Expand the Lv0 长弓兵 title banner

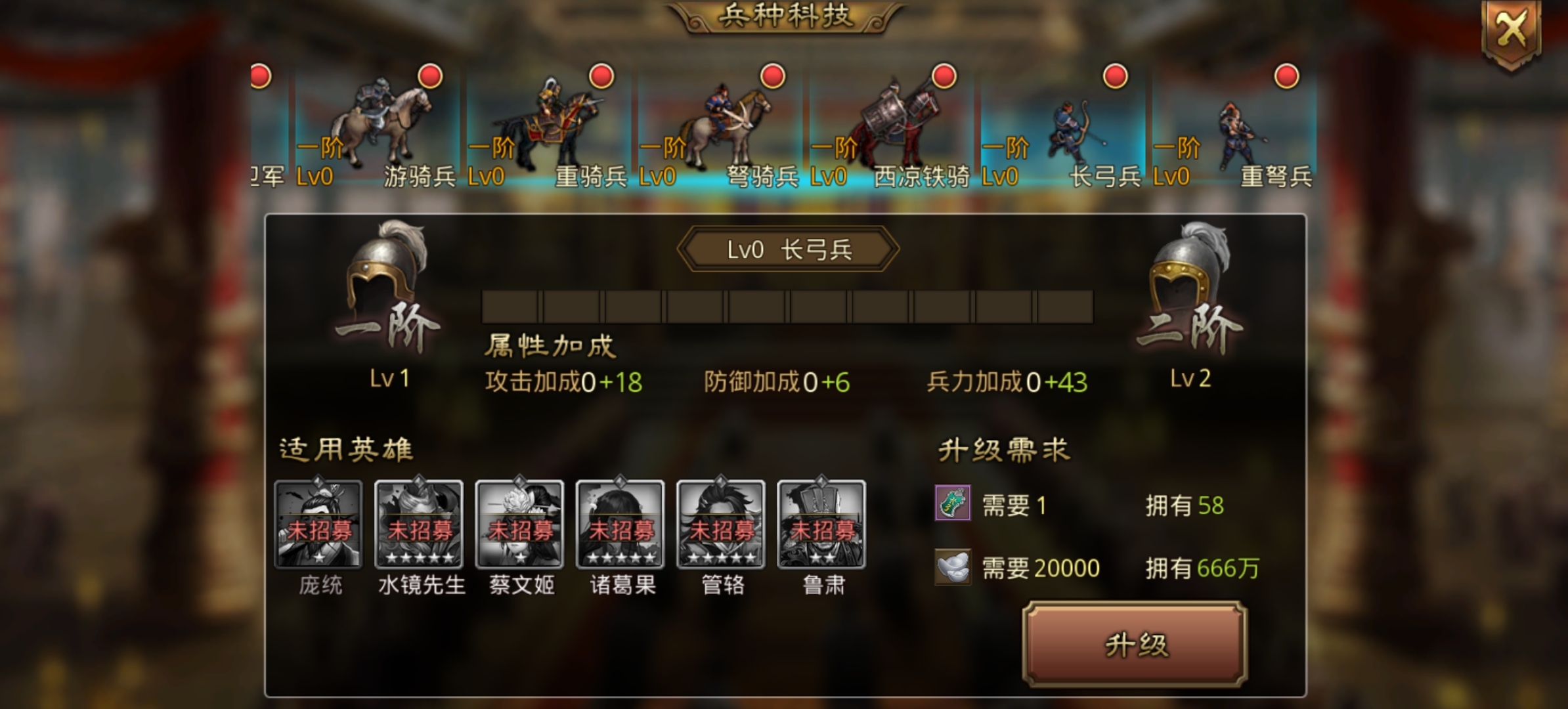[x=785, y=249]
